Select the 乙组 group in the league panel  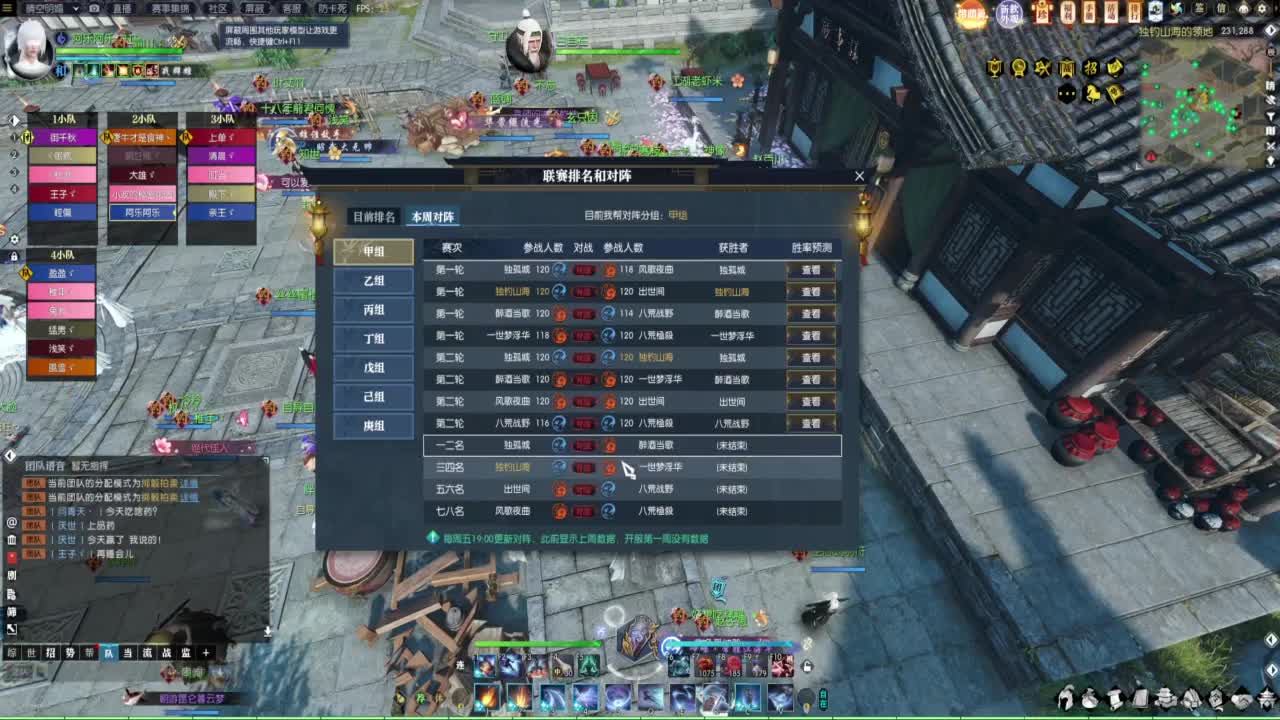(374, 281)
